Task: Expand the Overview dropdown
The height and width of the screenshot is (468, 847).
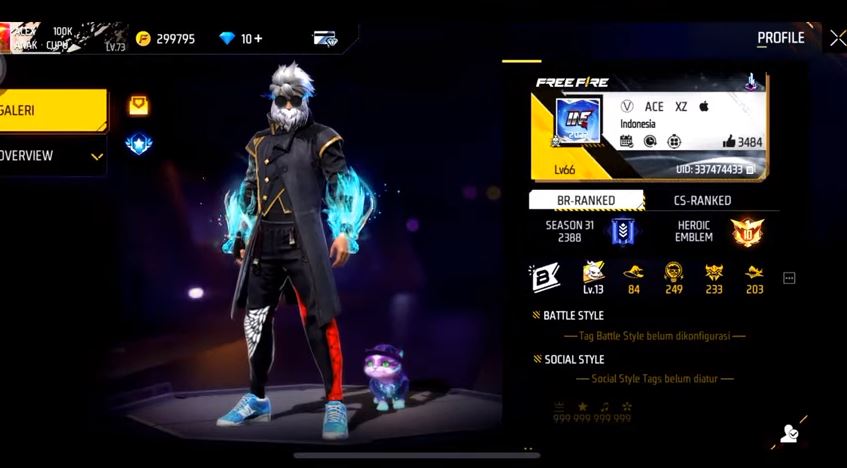Action: (97, 156)
